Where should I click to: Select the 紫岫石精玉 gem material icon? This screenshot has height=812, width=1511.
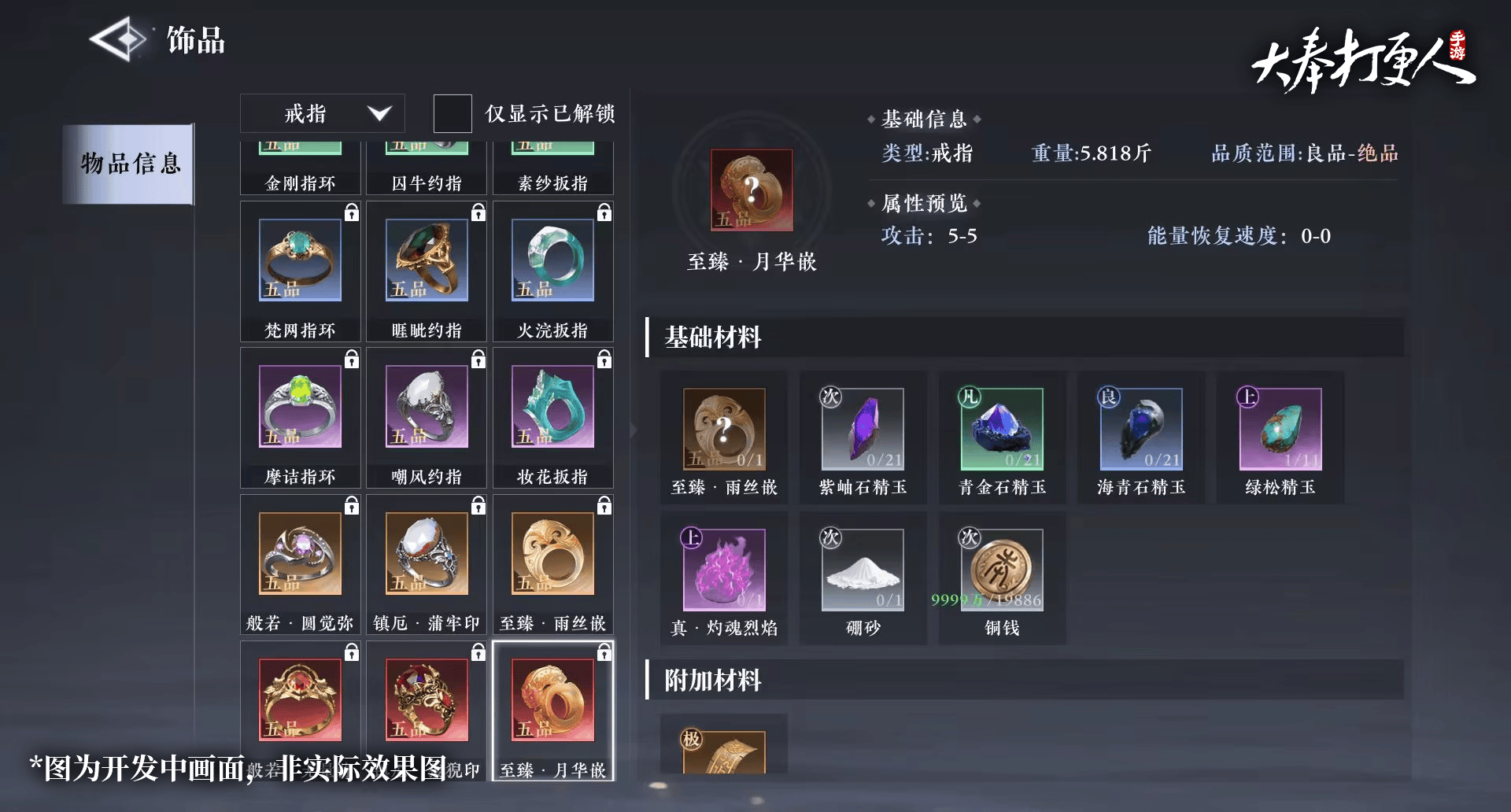[863, 429]
